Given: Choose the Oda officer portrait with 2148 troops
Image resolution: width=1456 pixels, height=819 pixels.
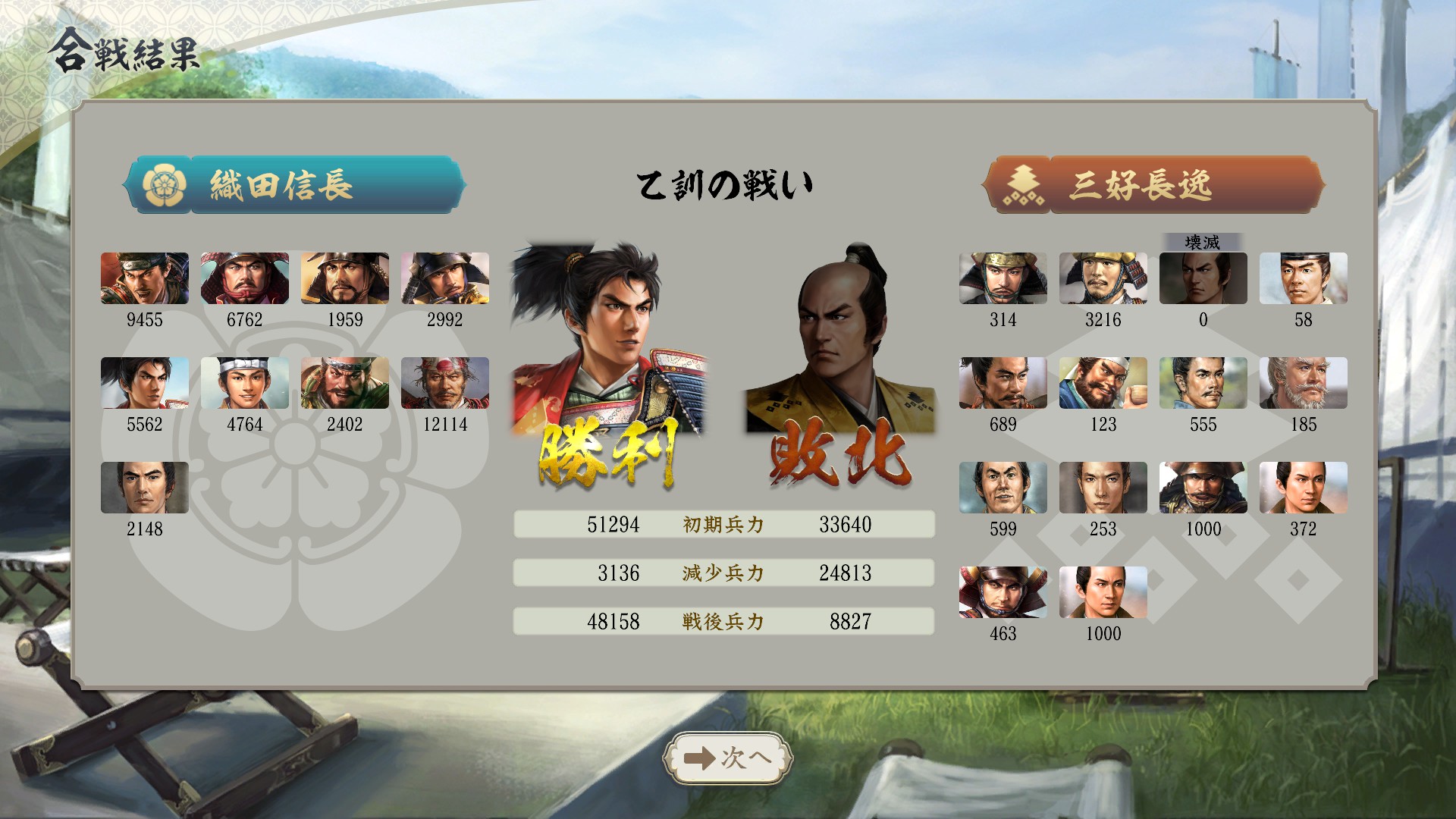Looking at the screenshot, I should [144, 488].
